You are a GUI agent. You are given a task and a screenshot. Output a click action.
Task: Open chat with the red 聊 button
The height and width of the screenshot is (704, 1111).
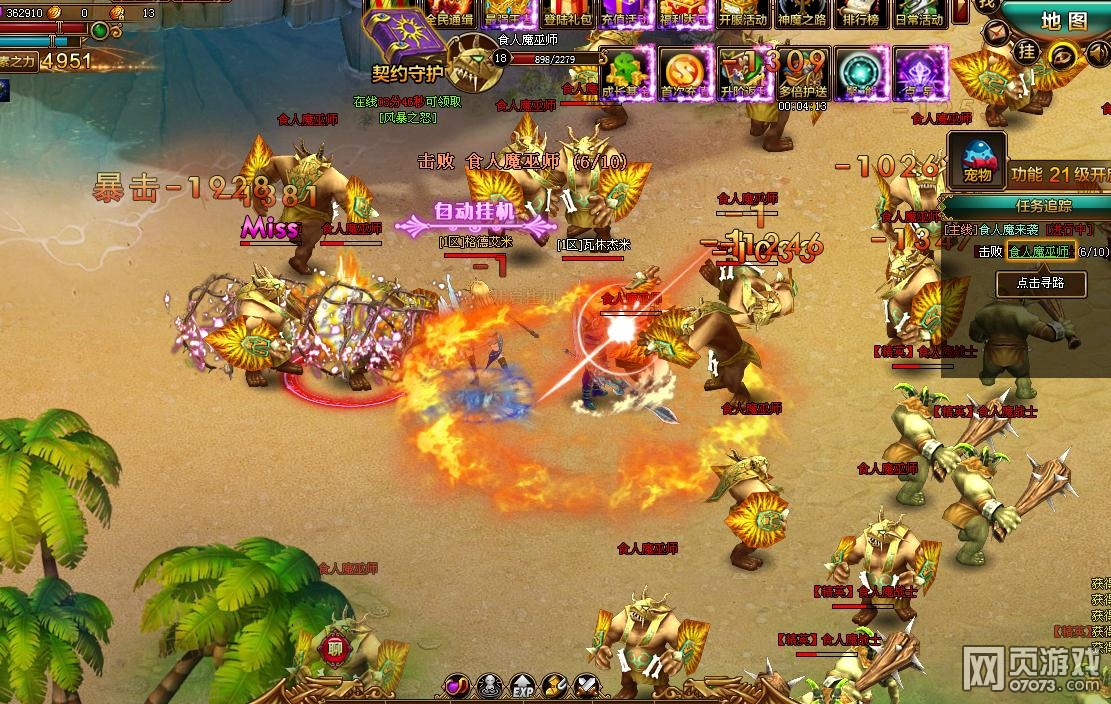tap(333, 648)
